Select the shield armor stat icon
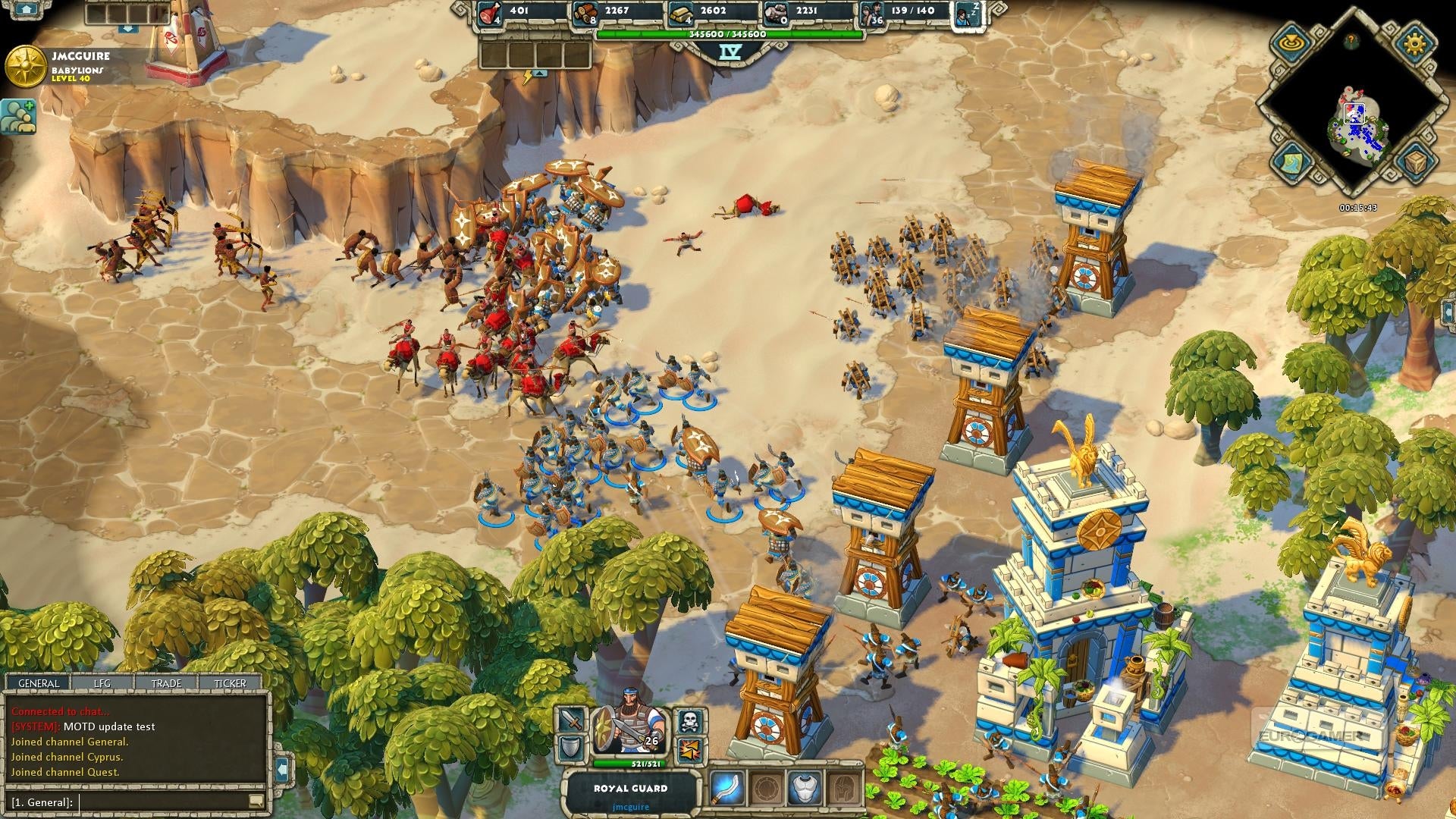 click(x=573, y=750)
